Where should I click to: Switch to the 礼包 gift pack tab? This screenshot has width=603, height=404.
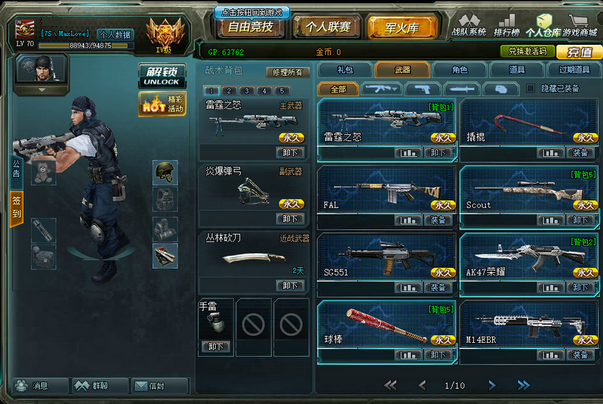tap(344, 70)
